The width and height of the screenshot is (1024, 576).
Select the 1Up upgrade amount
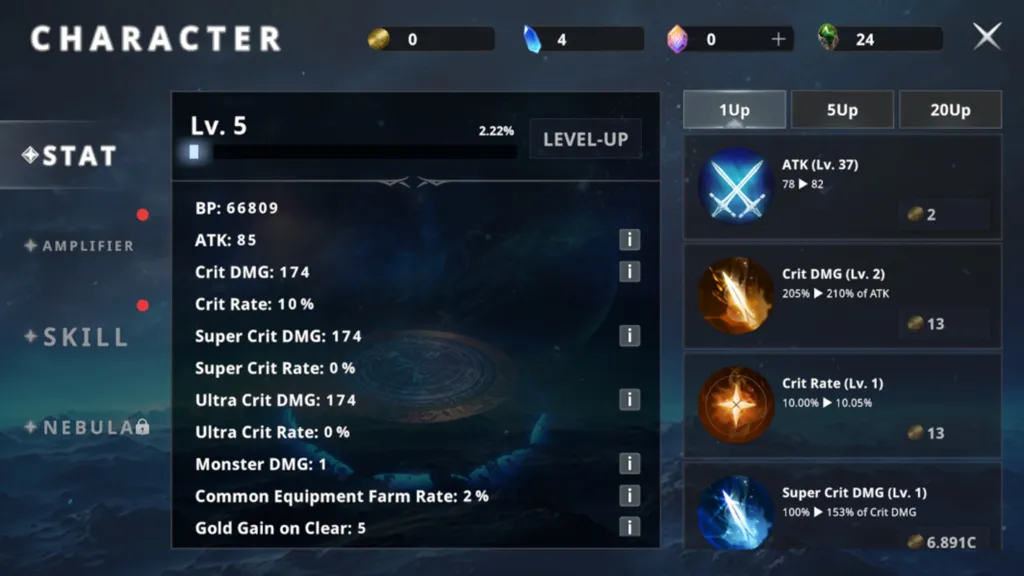(x=734, y=110)
